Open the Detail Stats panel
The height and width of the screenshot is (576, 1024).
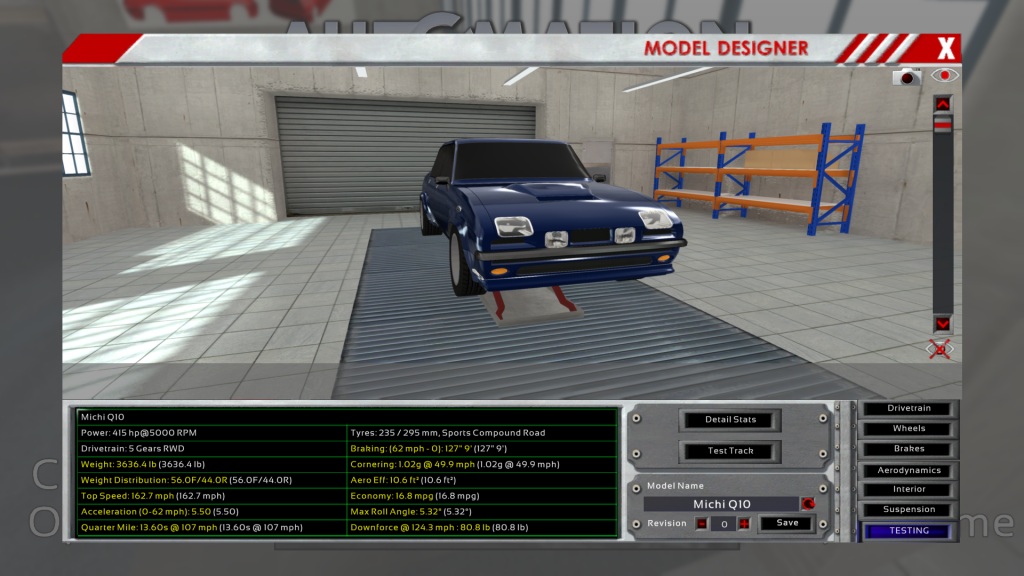point(731,420)
